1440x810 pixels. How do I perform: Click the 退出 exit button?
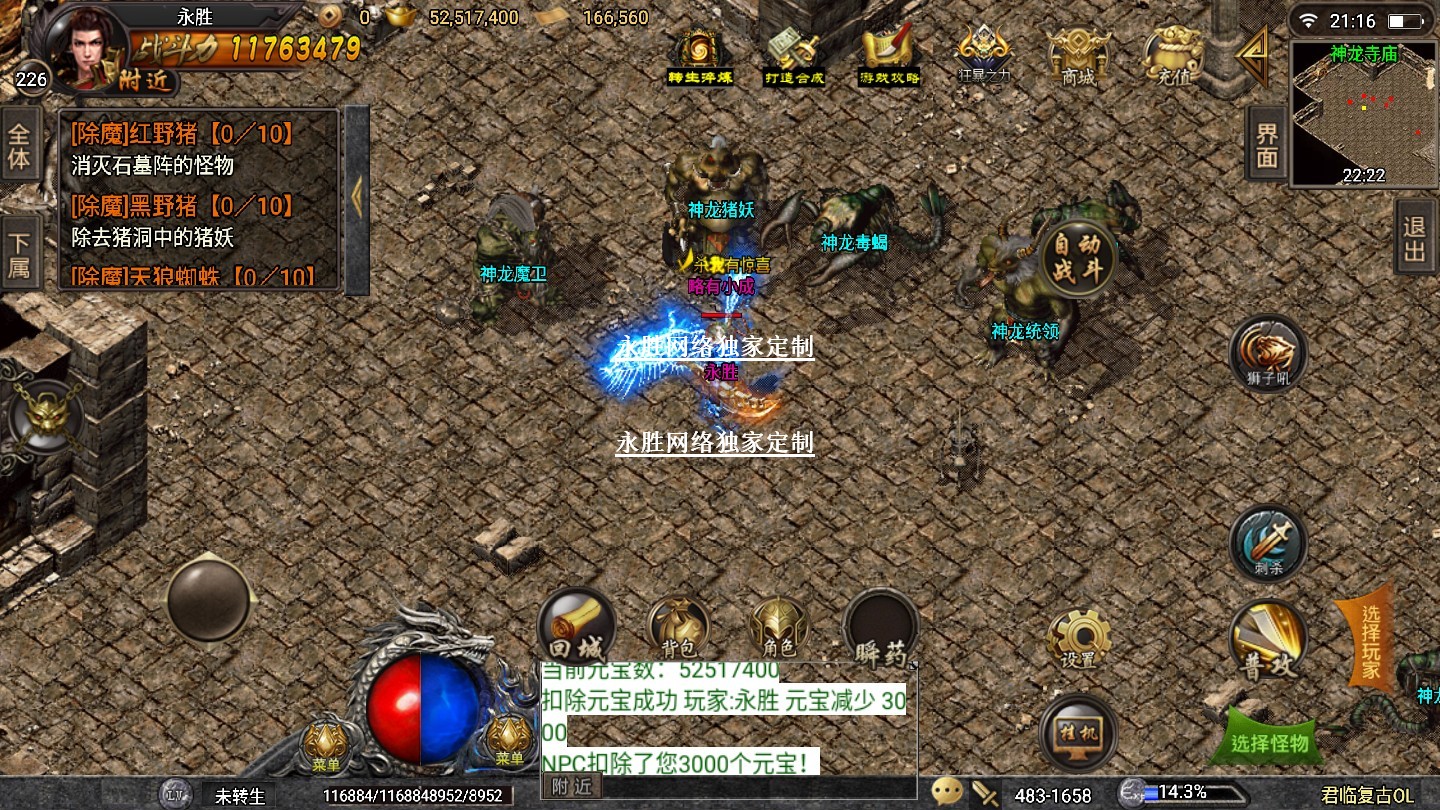(1414, 237)
